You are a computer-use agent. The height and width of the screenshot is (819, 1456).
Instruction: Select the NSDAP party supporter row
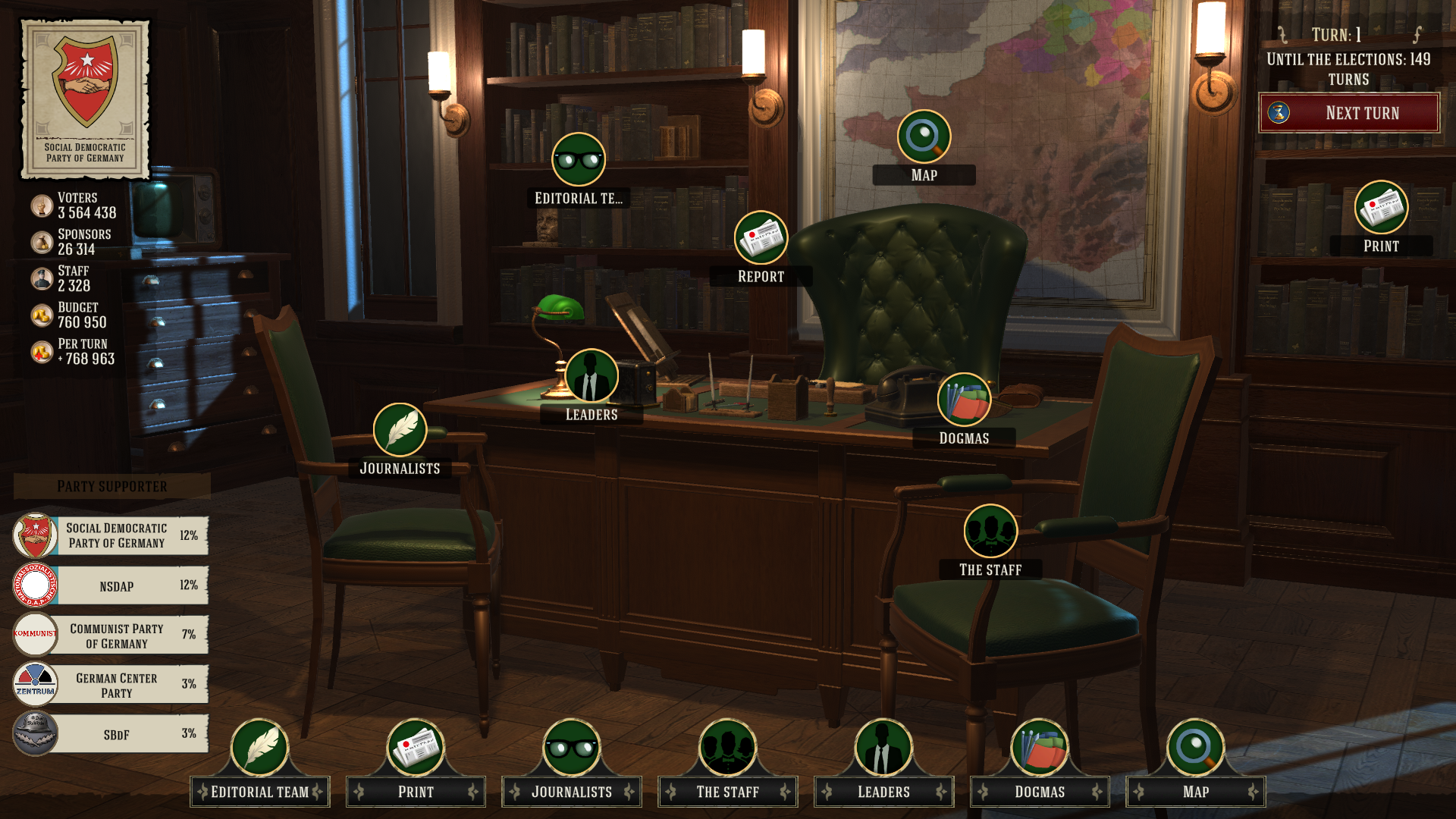(x=111, y=585)
